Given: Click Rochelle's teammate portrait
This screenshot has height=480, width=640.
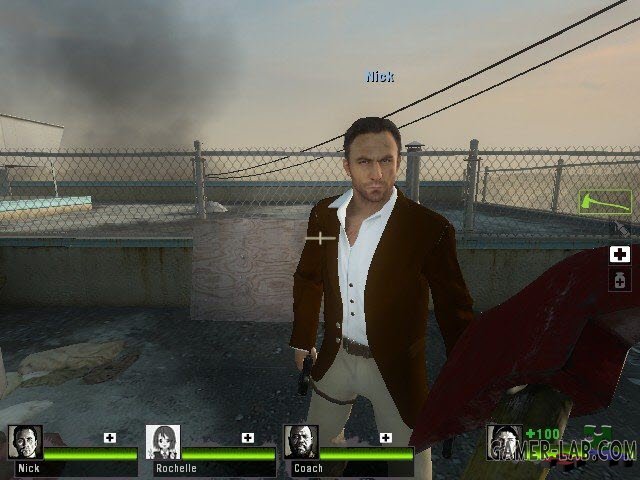Looking at the screenshot, I should 163,442.
